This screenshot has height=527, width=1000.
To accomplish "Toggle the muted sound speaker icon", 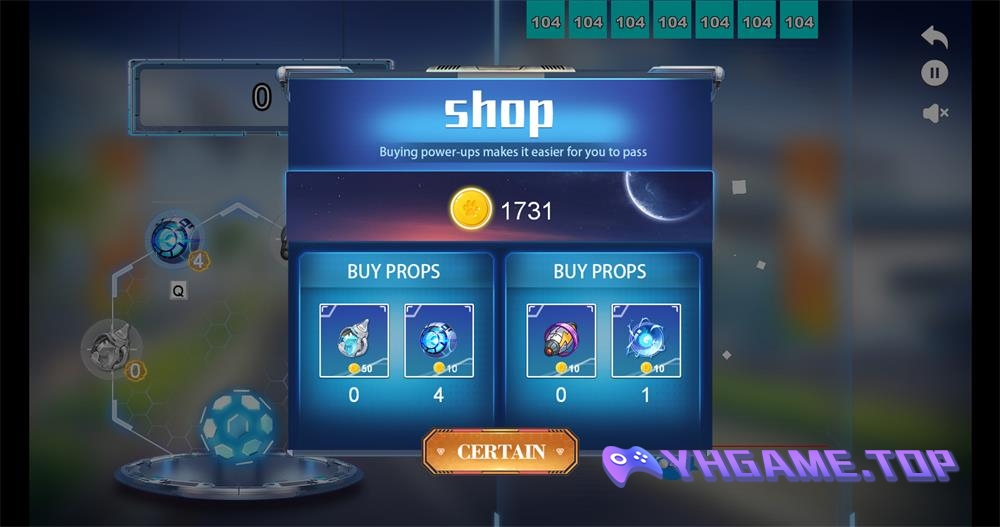I will coord(934,113).
